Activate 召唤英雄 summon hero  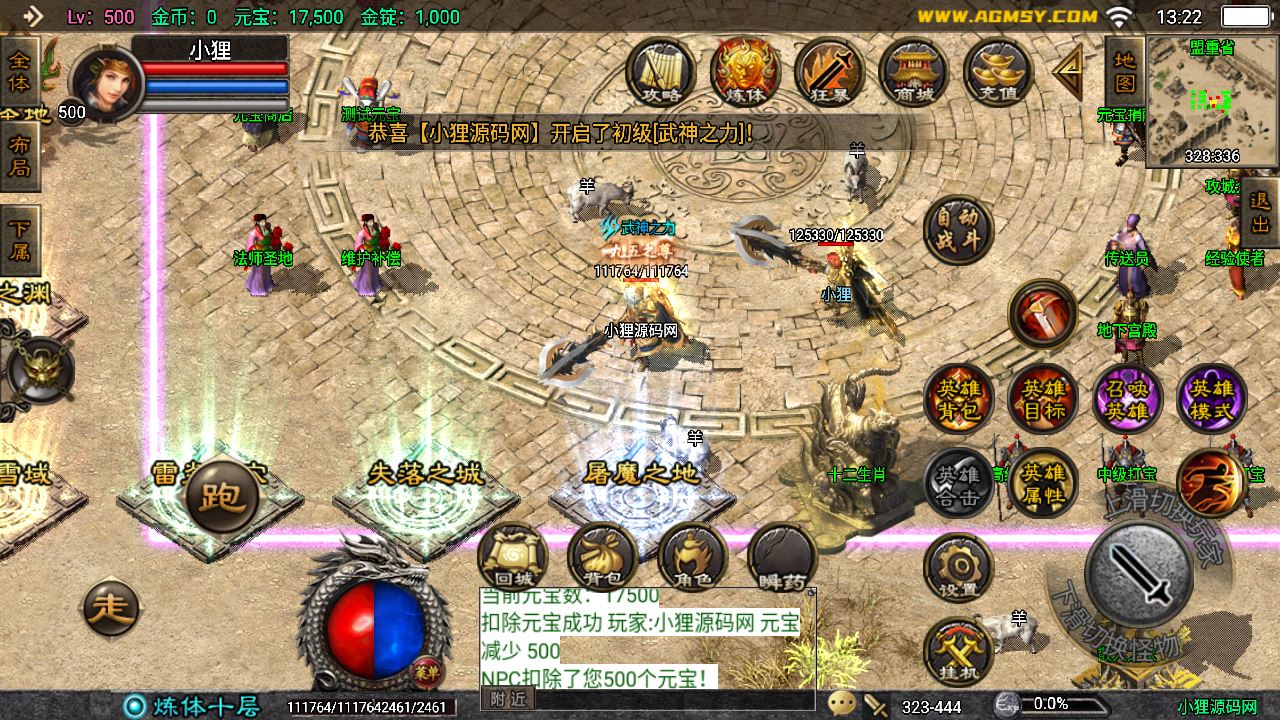click(x=1127, y=397)
